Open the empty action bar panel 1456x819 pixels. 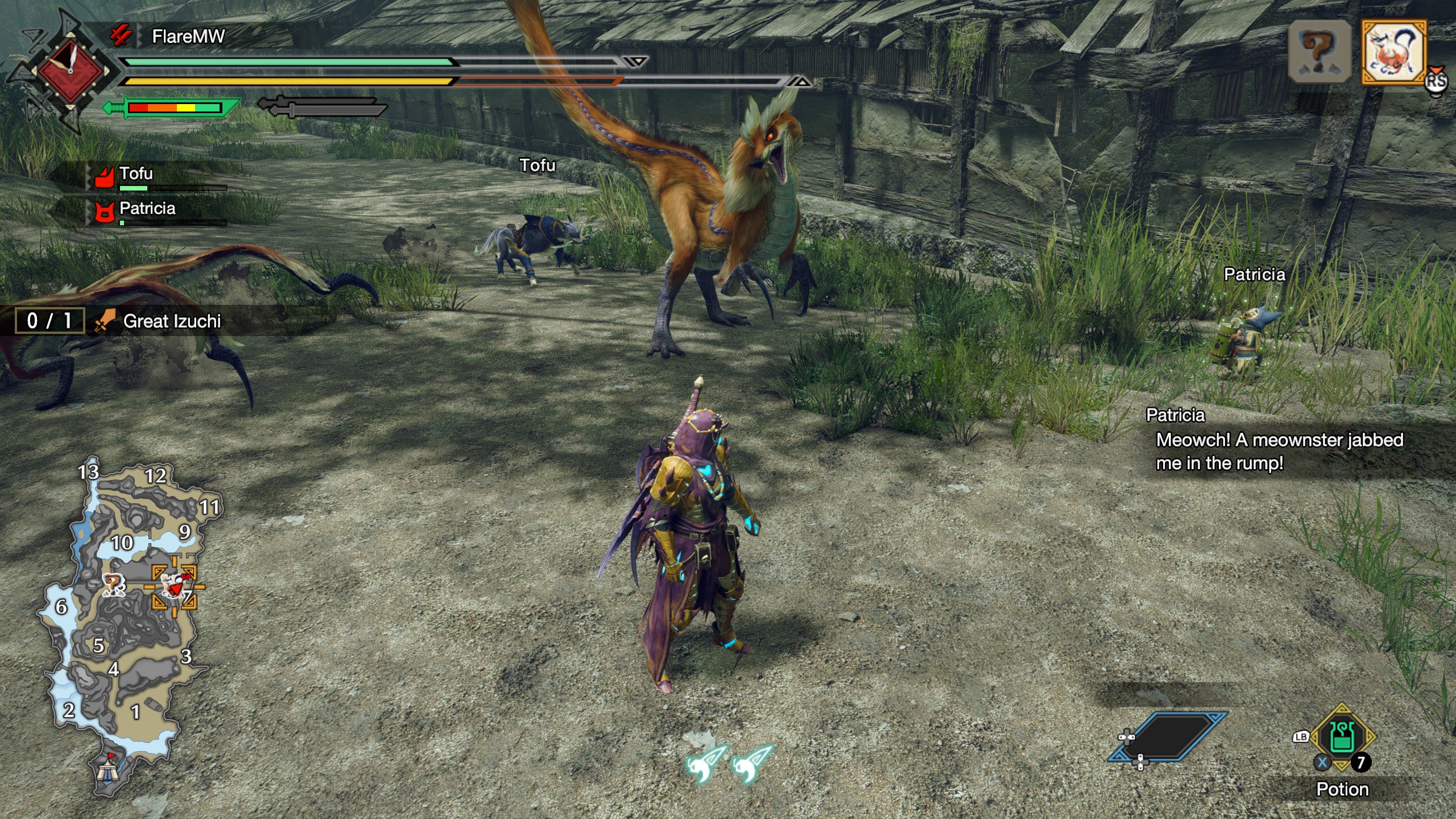tap(1168, 737)
